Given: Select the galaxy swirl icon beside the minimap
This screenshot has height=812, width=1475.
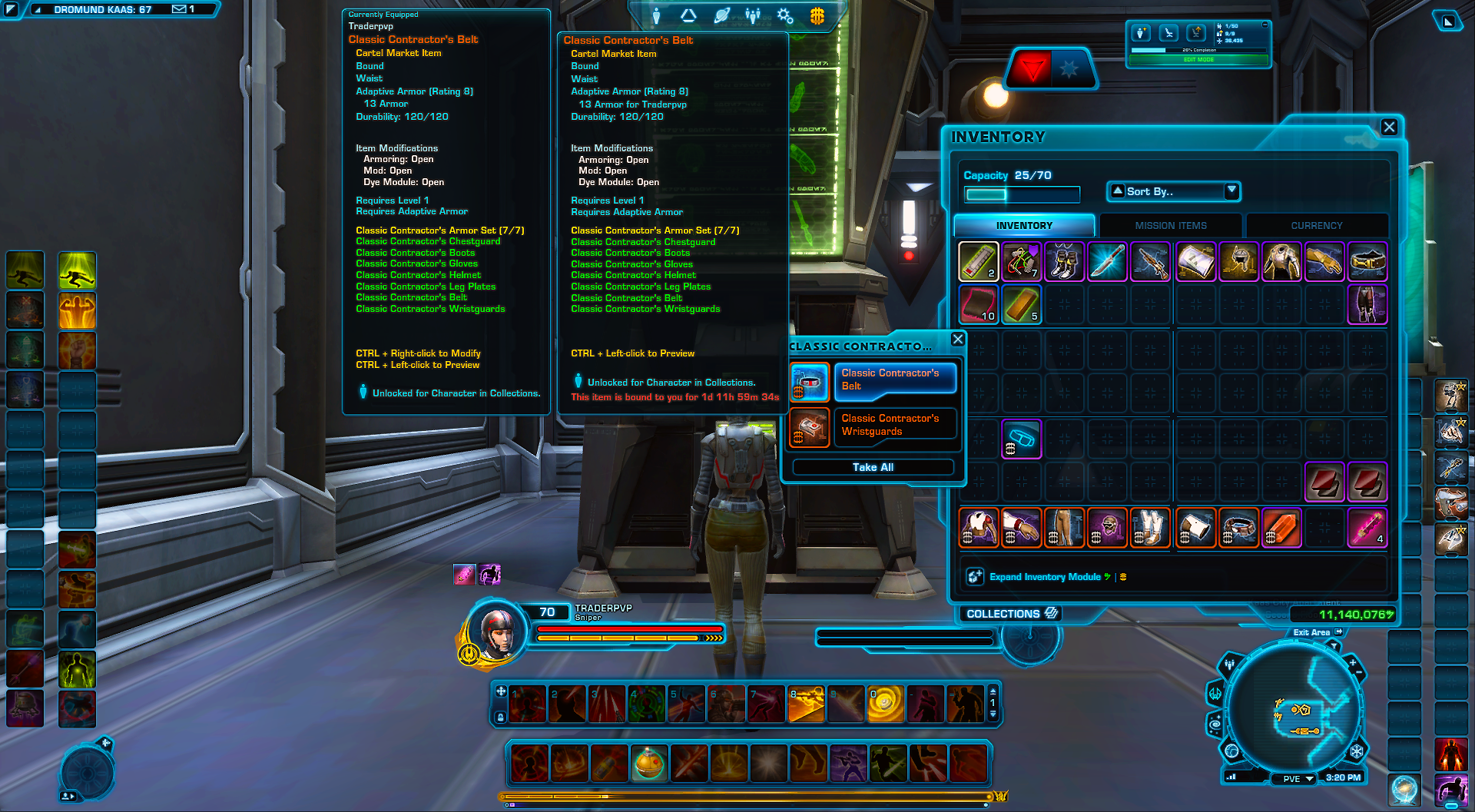Looking at the screenshot, I should [x=1215, y=724].
